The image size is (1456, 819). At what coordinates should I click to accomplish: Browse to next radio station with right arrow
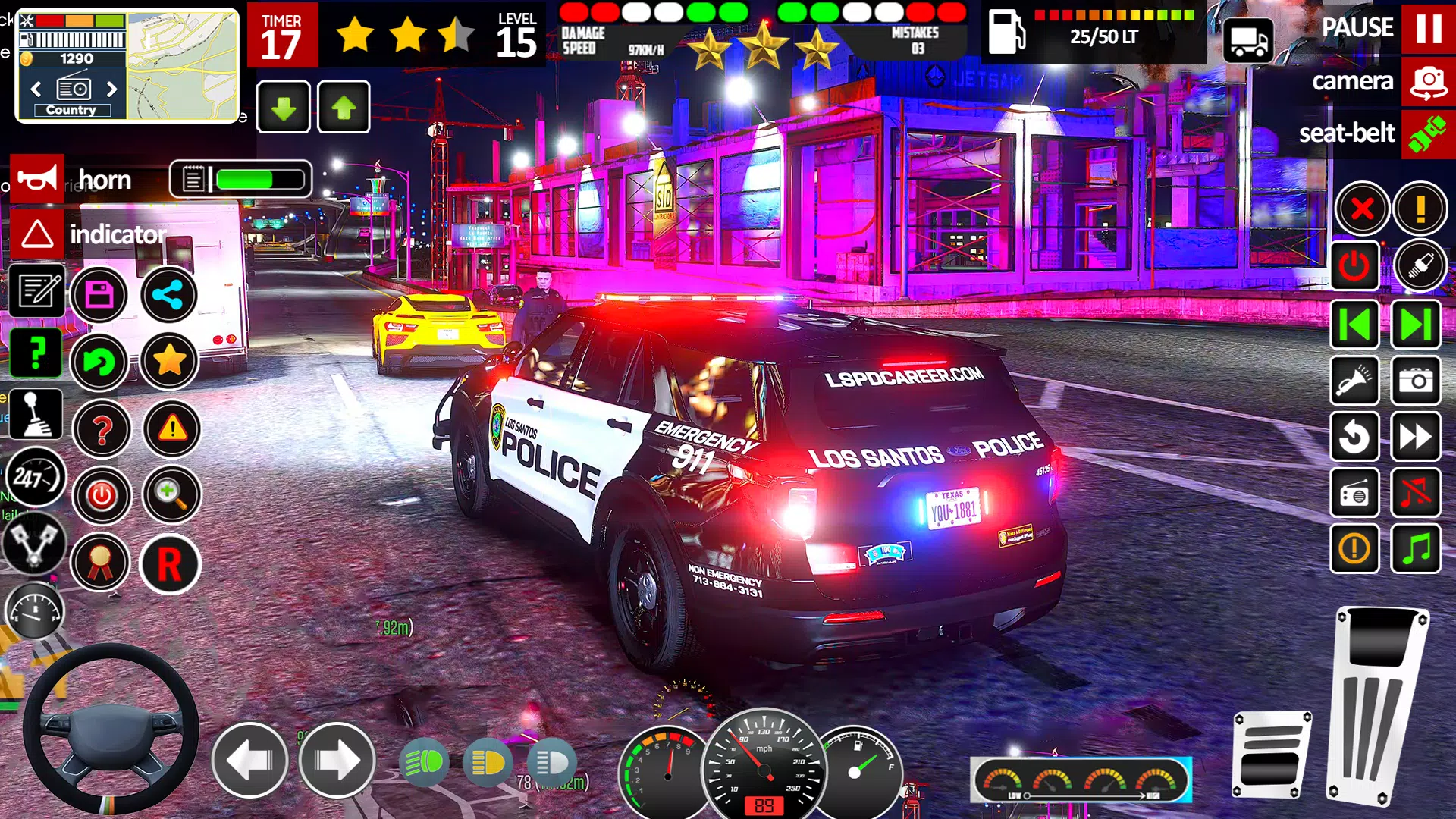pyautogui.click(x=112, y=89)
